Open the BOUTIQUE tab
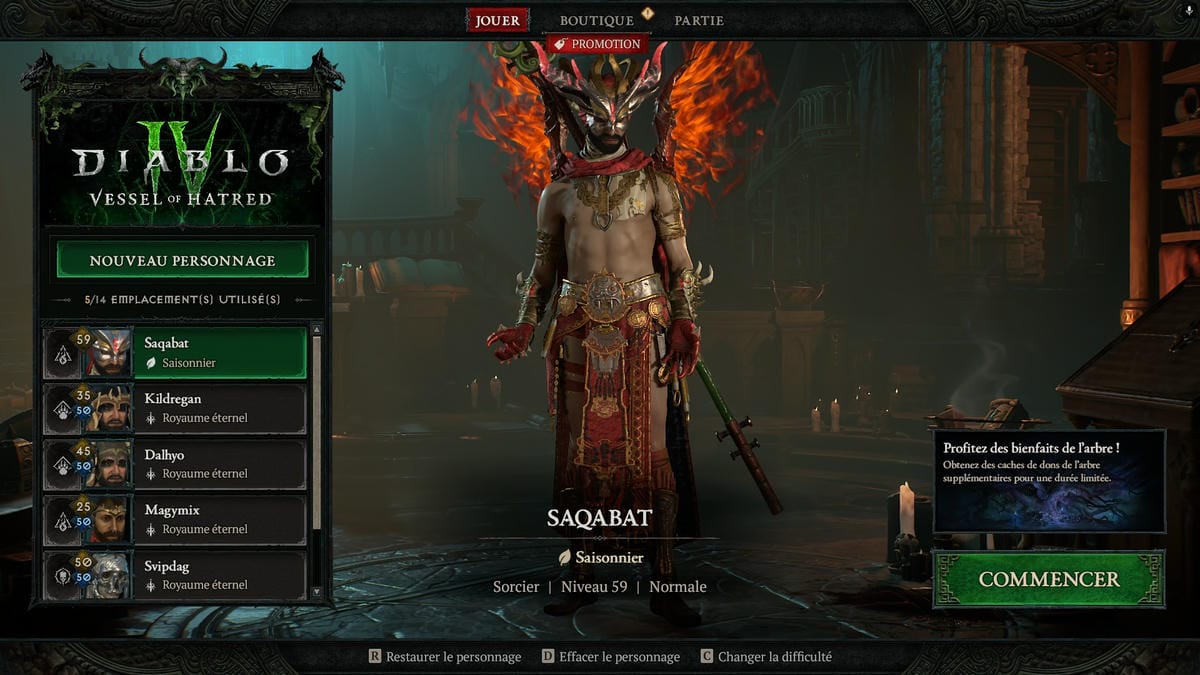Image resolution: width=1200 pixels, height=675 pixels. [596, 20]
